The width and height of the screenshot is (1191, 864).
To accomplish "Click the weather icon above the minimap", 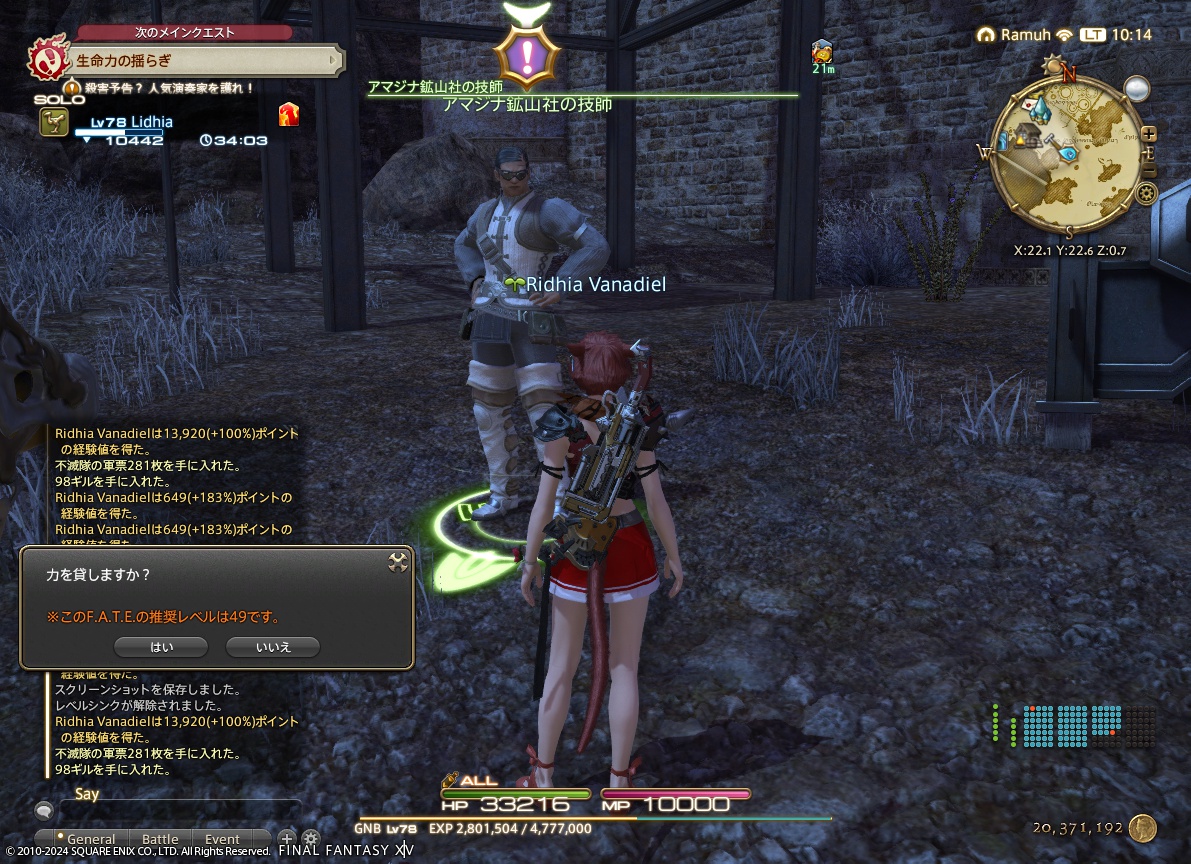I will tap(1136, 90).
